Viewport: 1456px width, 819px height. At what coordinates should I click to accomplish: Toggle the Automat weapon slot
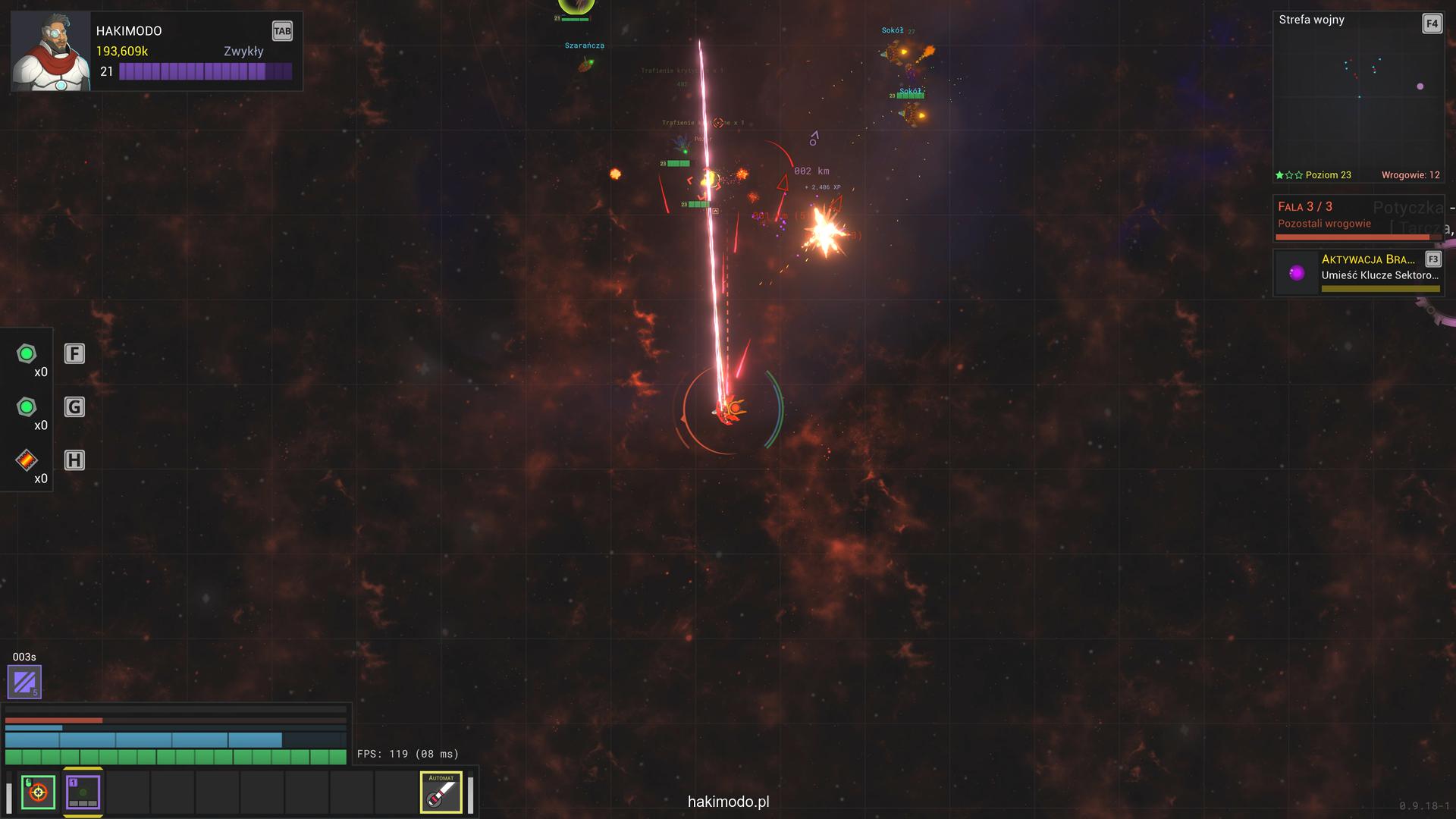click(x=441, y=792)
